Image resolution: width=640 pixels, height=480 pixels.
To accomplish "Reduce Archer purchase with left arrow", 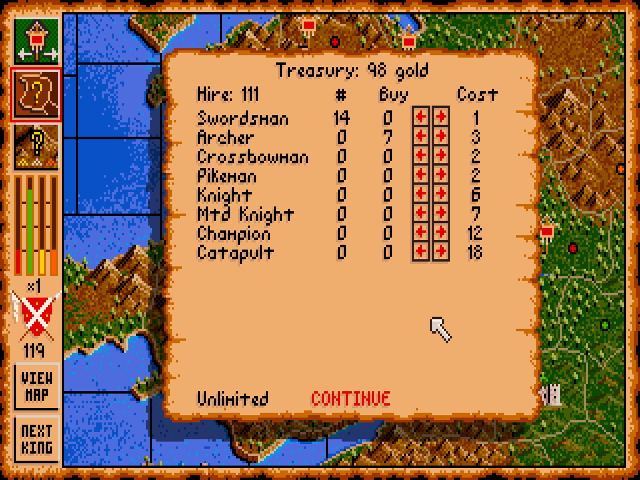I will (421, 138).
